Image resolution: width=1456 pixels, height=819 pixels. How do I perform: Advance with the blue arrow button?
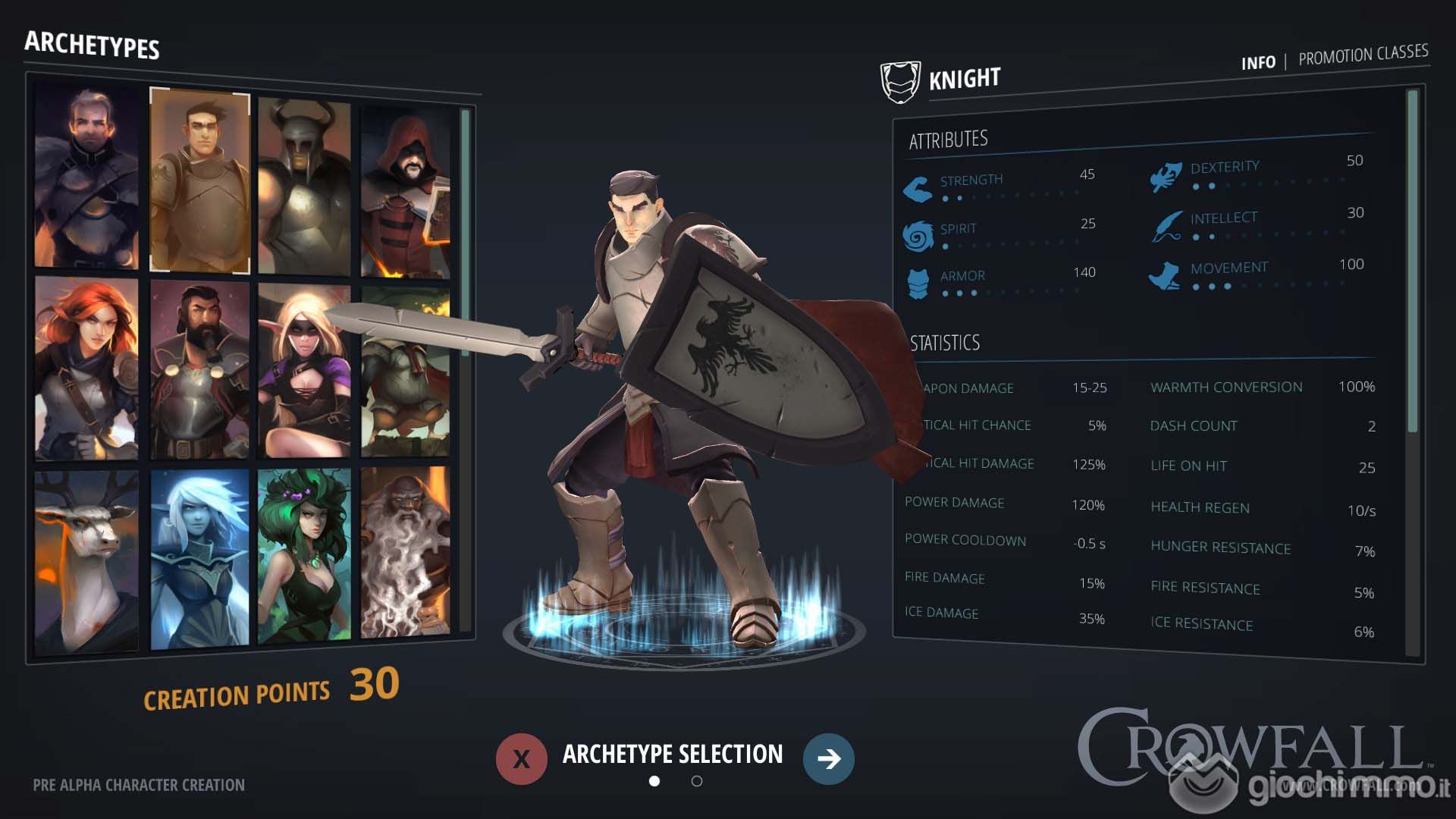(x=828, y=758)
